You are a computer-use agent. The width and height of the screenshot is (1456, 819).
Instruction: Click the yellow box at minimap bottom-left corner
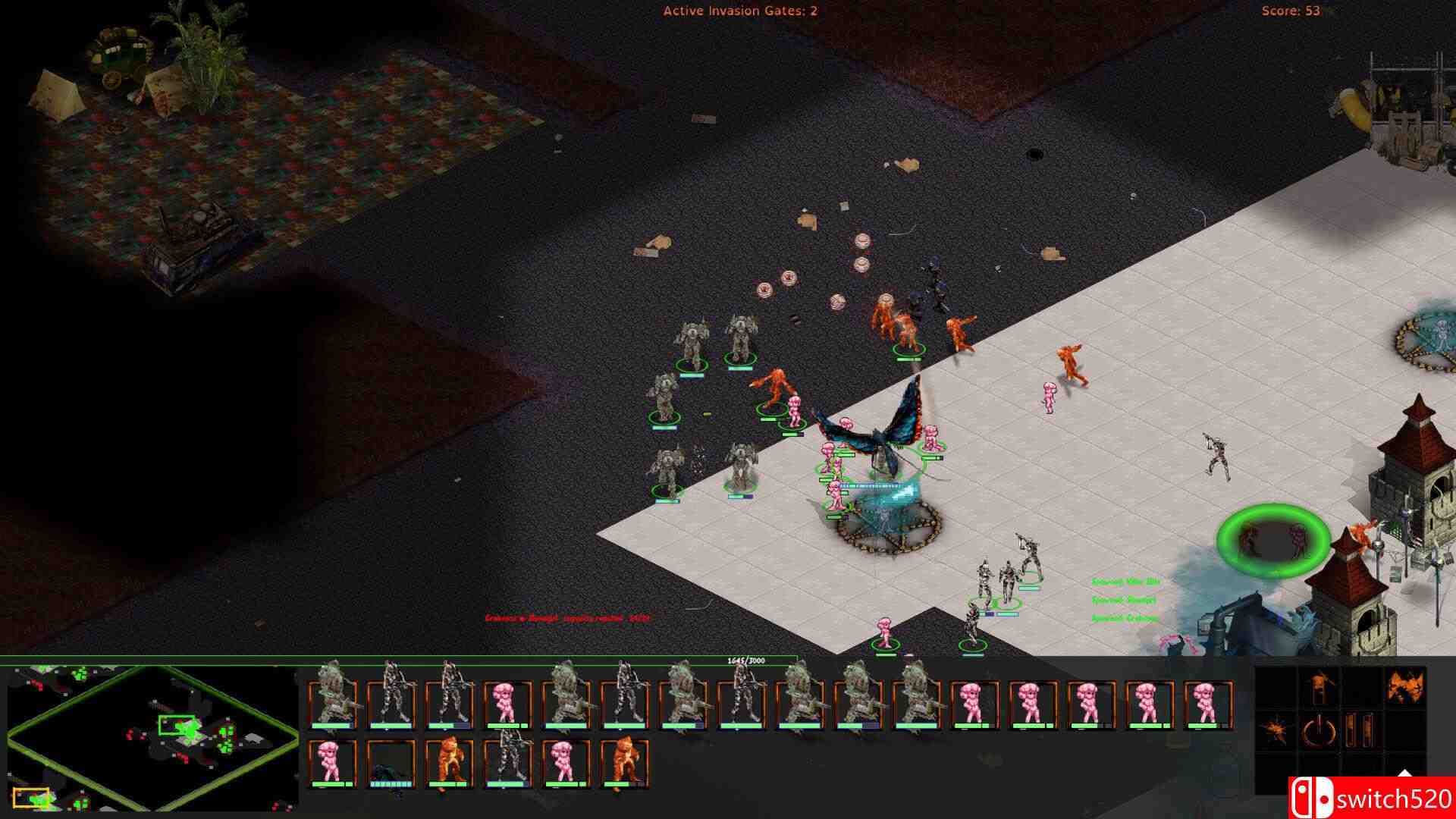click(32, 796)
